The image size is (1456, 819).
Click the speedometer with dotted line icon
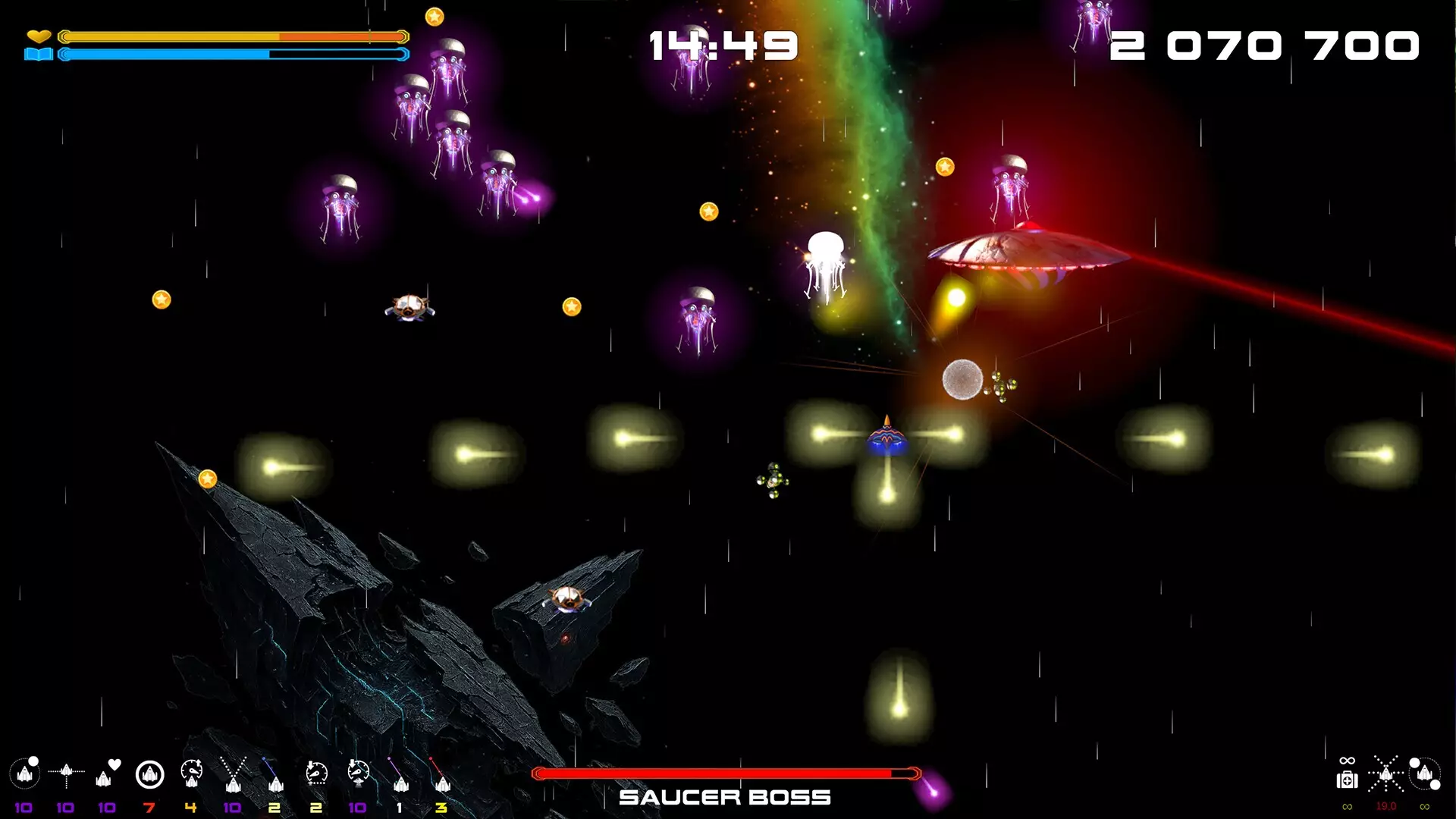tap(316, 774)
